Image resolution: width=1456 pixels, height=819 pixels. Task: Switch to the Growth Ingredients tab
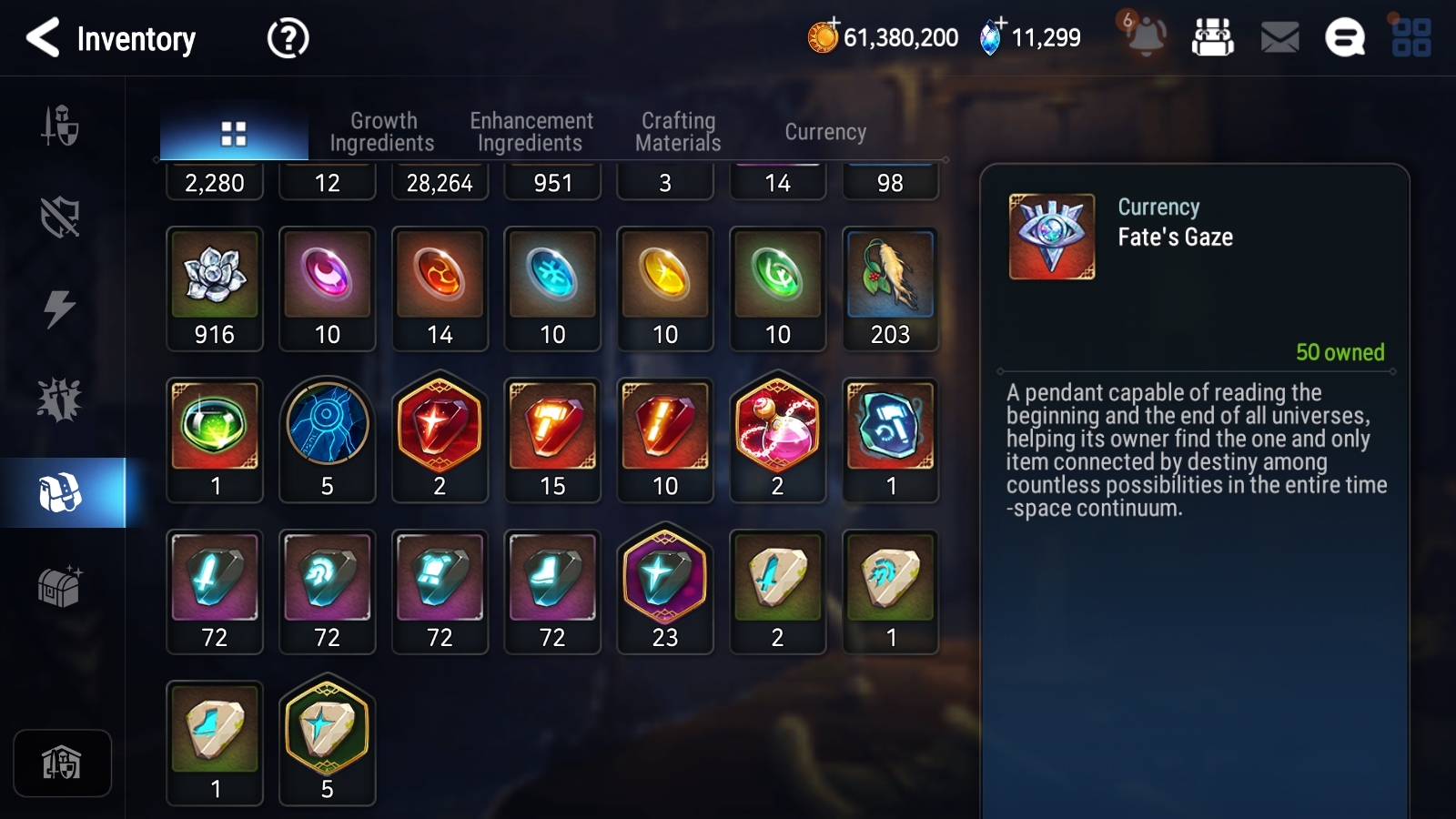[x=383, y=130]
